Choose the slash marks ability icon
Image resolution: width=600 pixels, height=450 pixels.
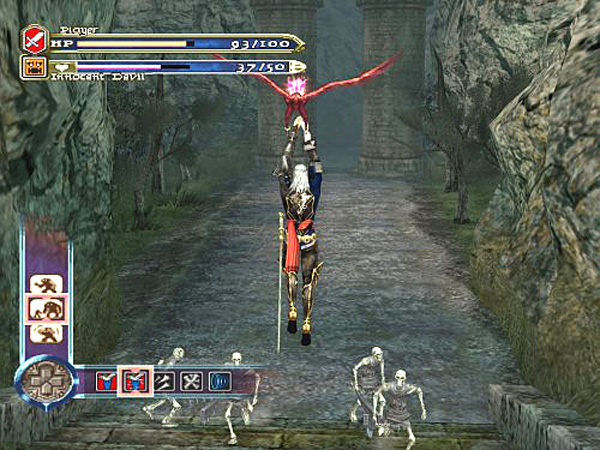point(162,381)
